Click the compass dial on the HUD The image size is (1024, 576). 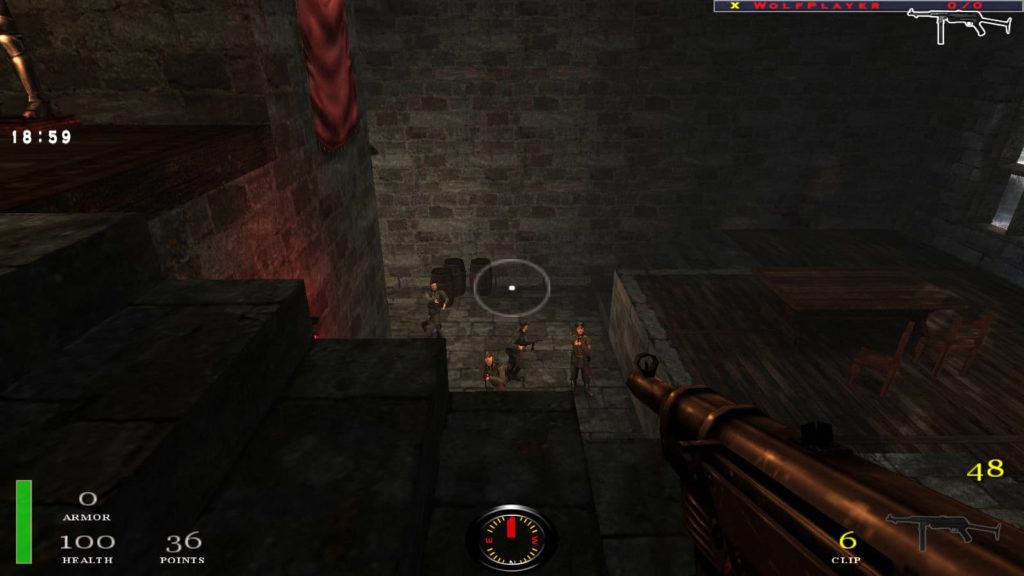pyautogui.click(x=512, y=539)
